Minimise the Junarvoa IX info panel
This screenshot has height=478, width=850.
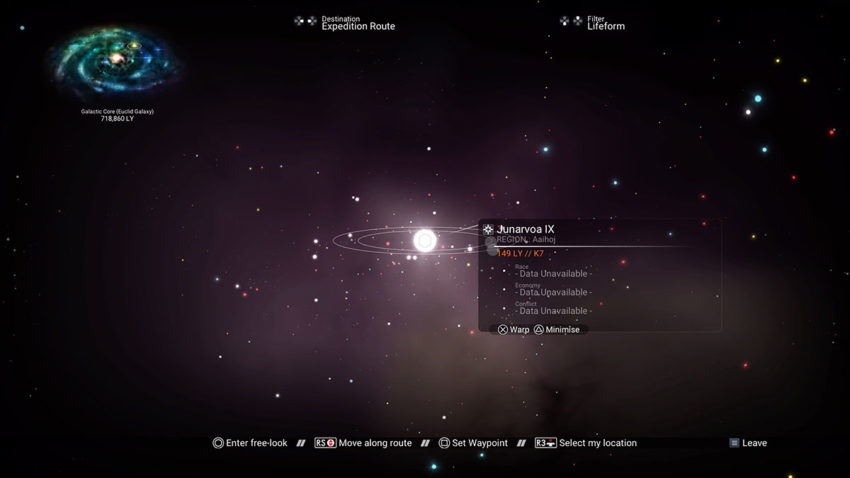click(556, 330)
